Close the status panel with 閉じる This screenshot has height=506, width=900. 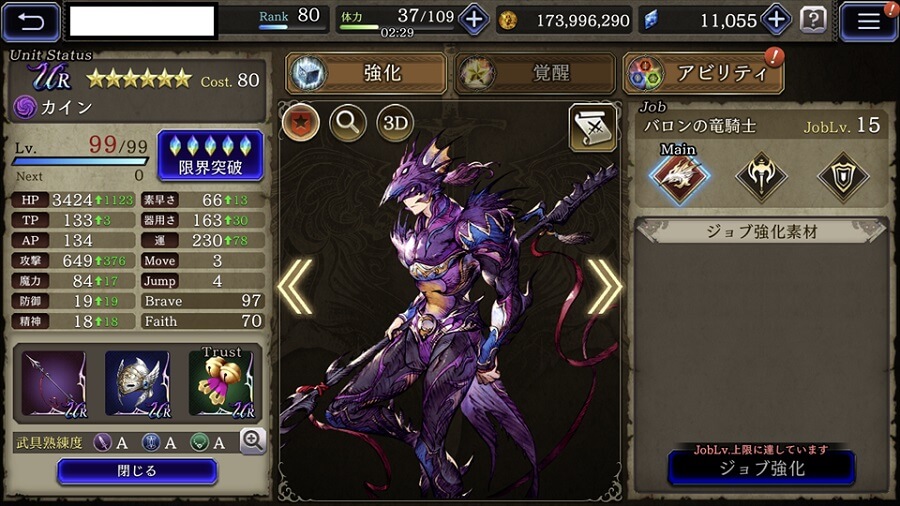[x=137, y=471]
